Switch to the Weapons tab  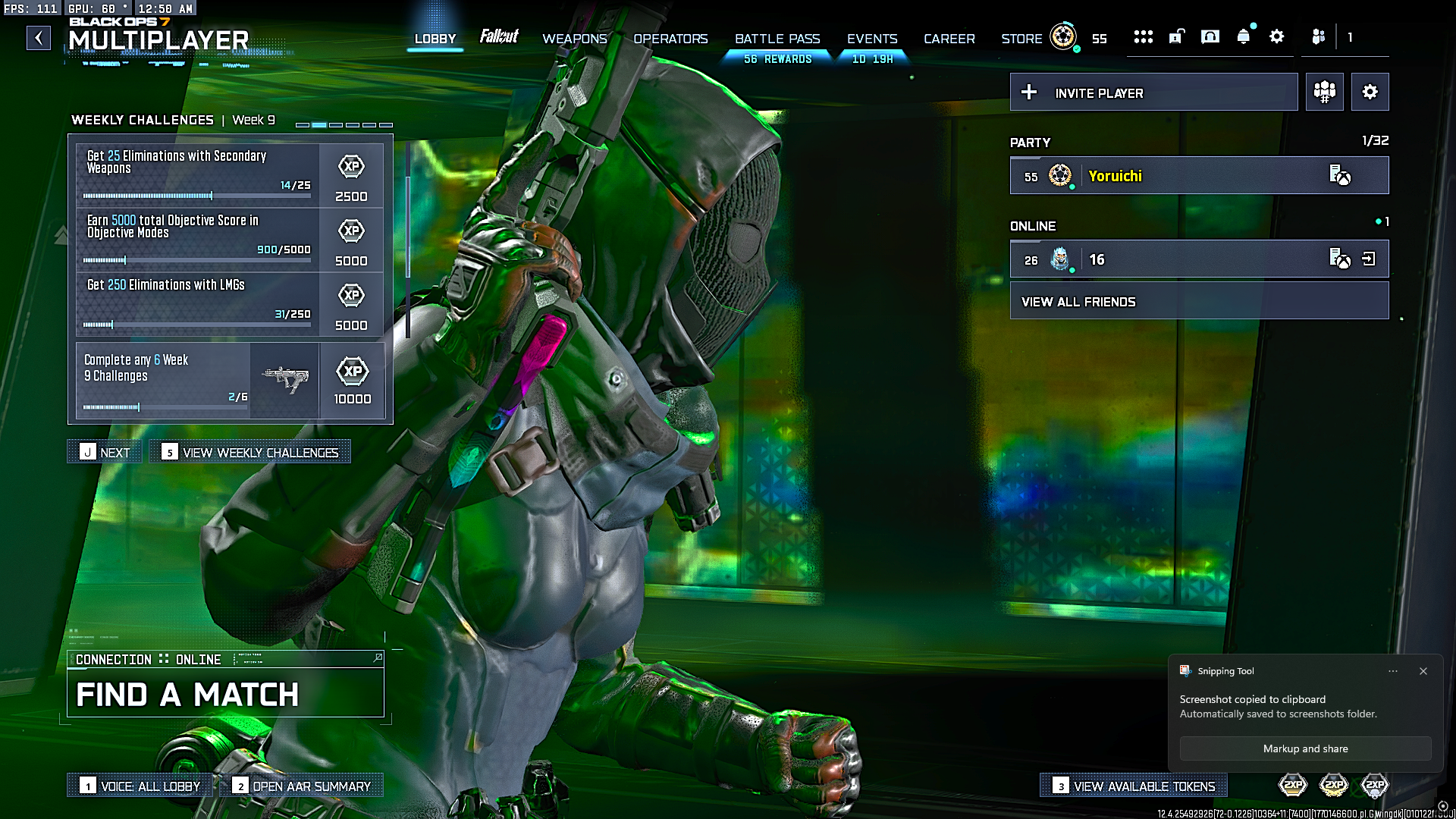coord(574,39)
